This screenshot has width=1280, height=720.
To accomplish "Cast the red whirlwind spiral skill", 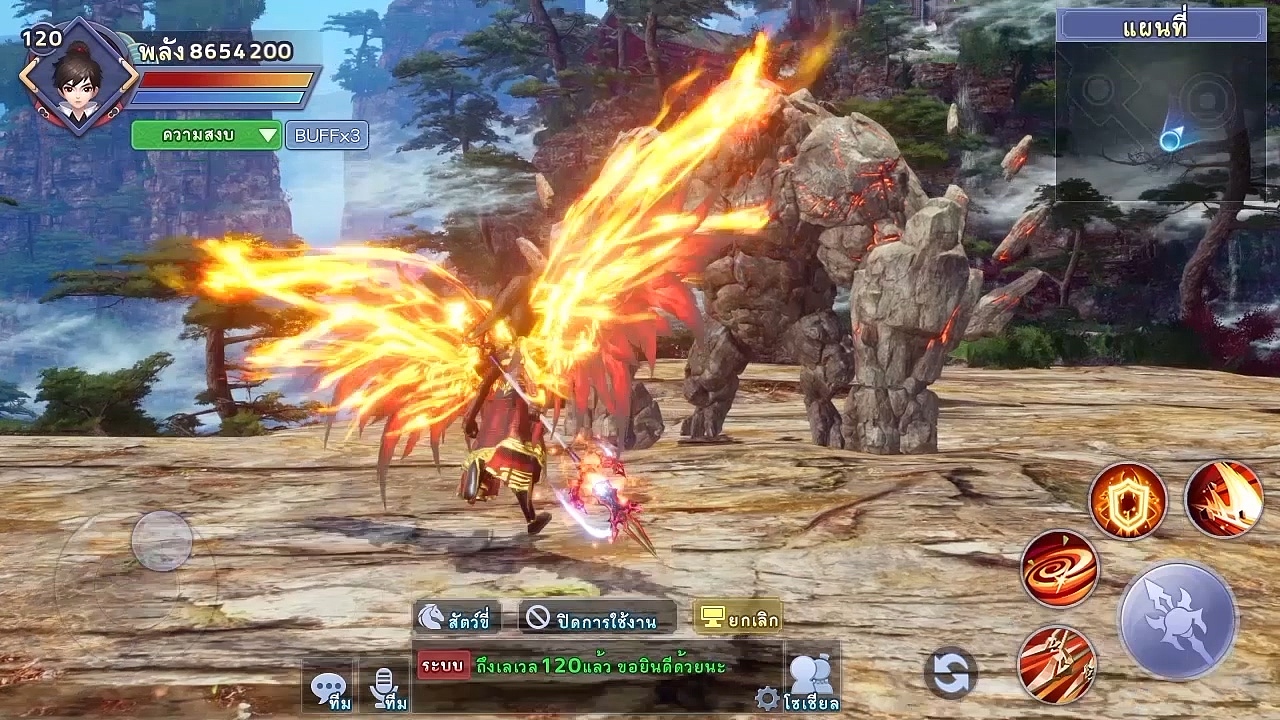I will point(1060,568).
